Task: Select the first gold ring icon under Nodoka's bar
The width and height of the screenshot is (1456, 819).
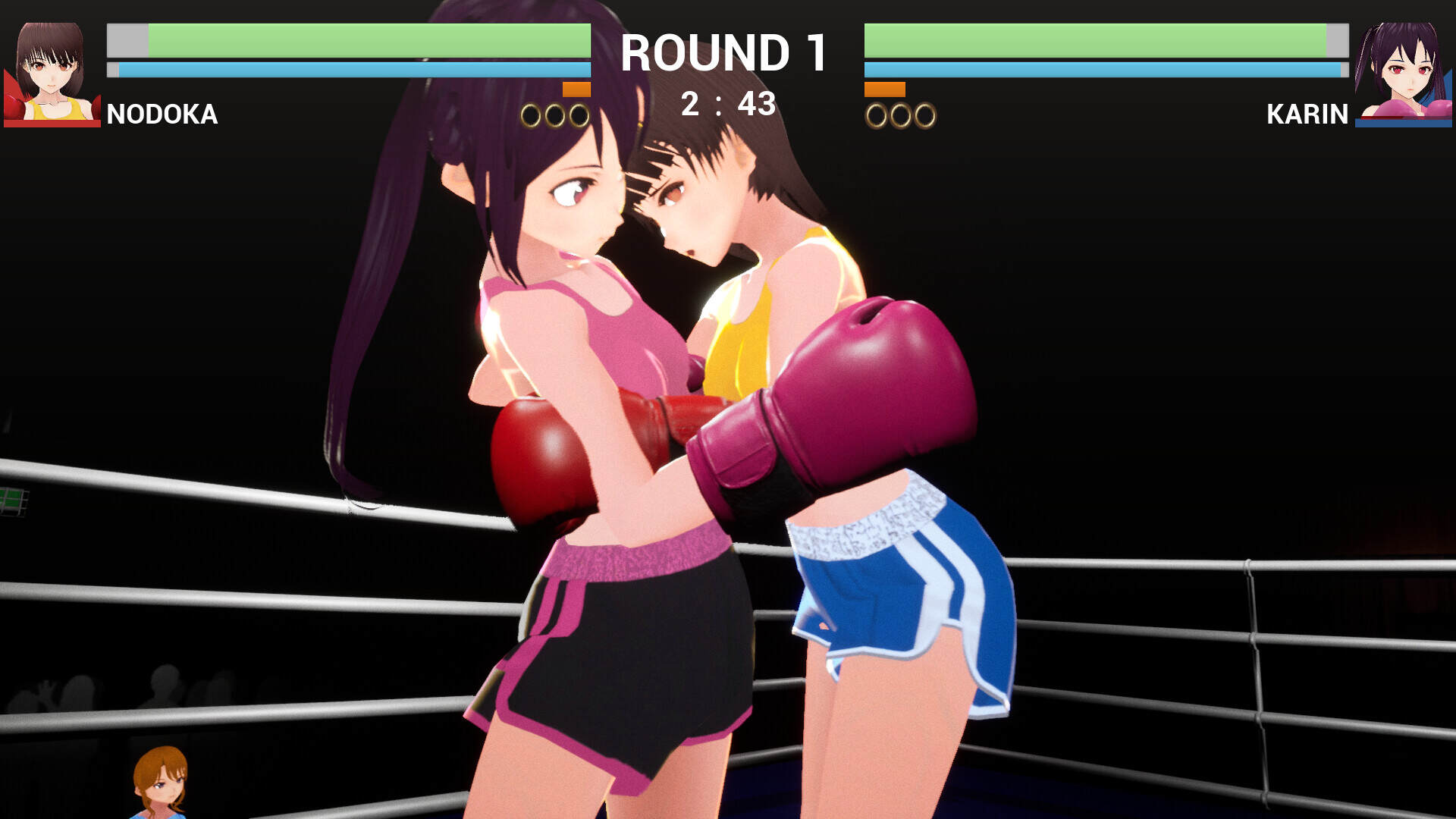Action: coord(530,115)
